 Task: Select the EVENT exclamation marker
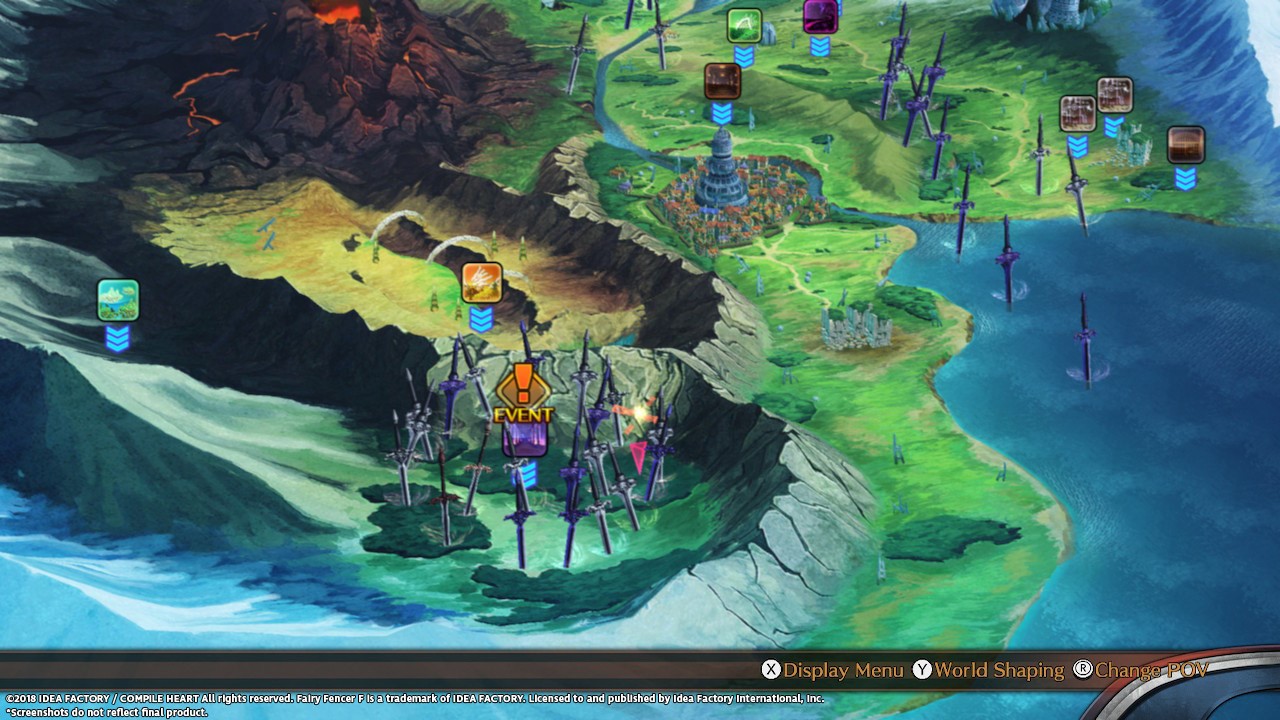click(522, 392)
